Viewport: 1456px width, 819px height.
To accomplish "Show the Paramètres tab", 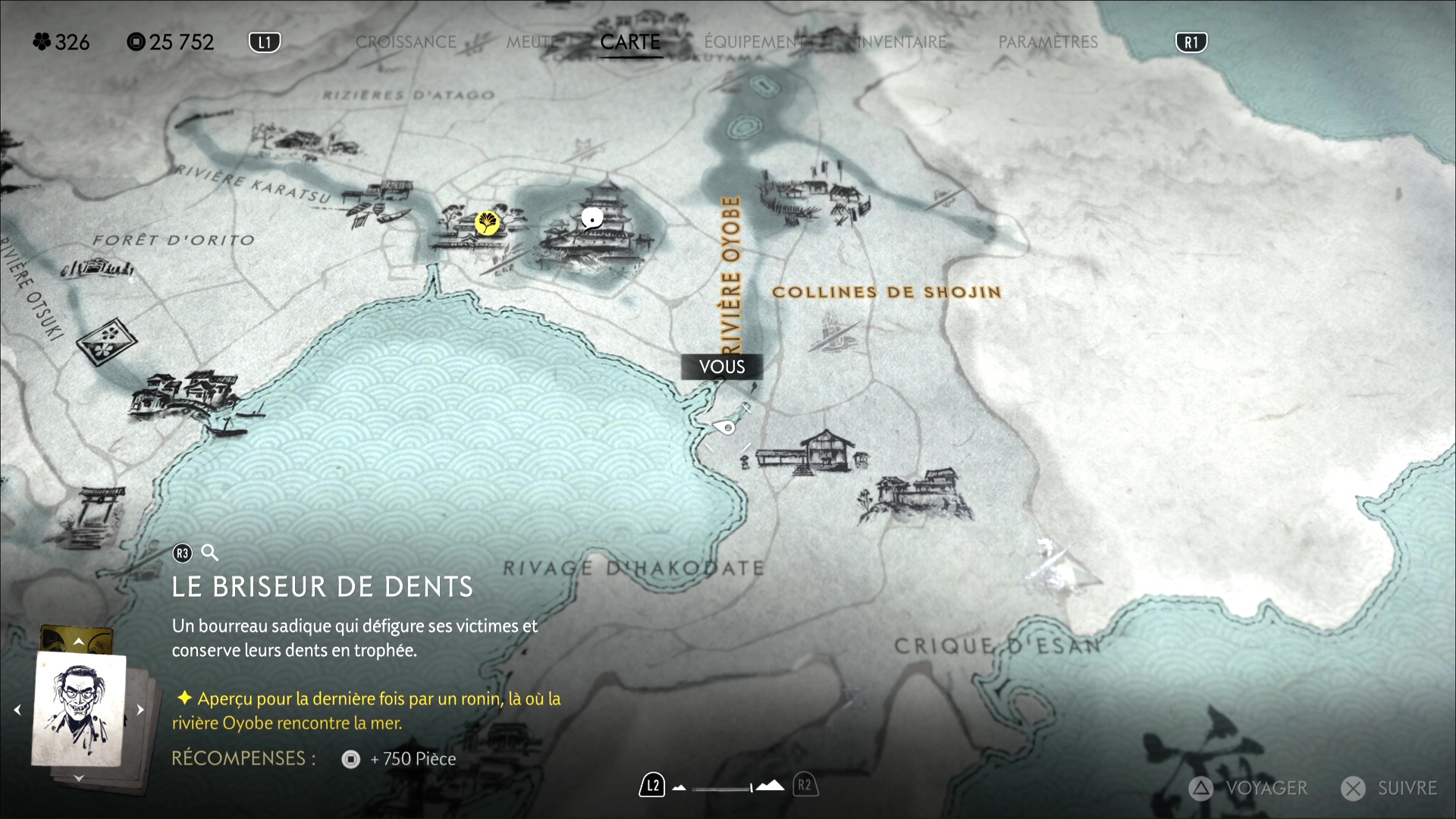I will (x=1047, y=42).
